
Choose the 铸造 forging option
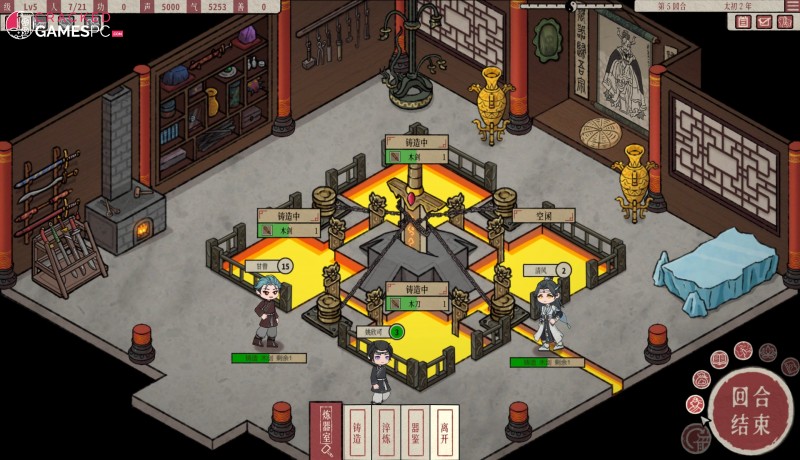tap(357, 432)
